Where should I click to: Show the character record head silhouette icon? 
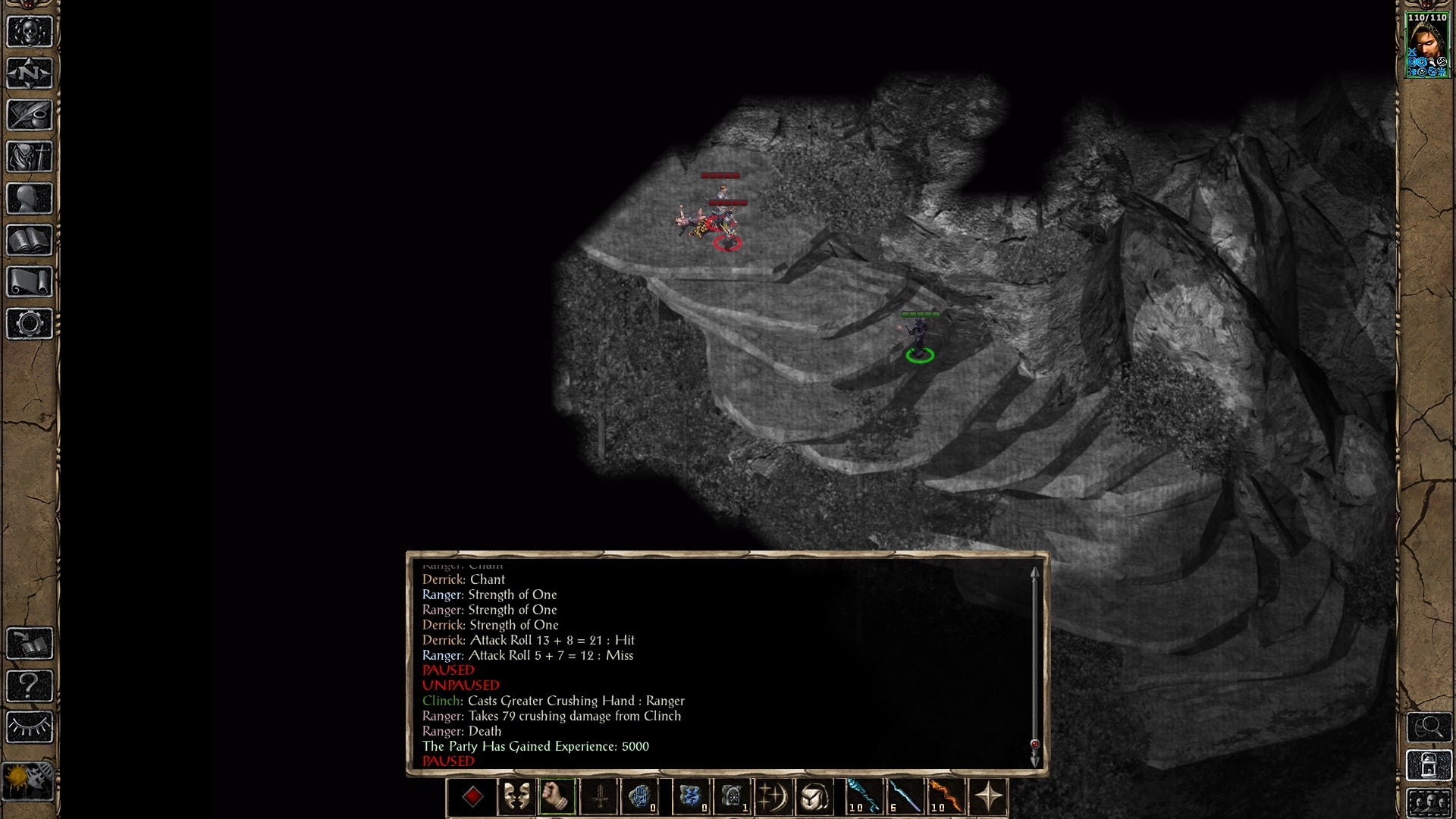(x=30, y=199)
